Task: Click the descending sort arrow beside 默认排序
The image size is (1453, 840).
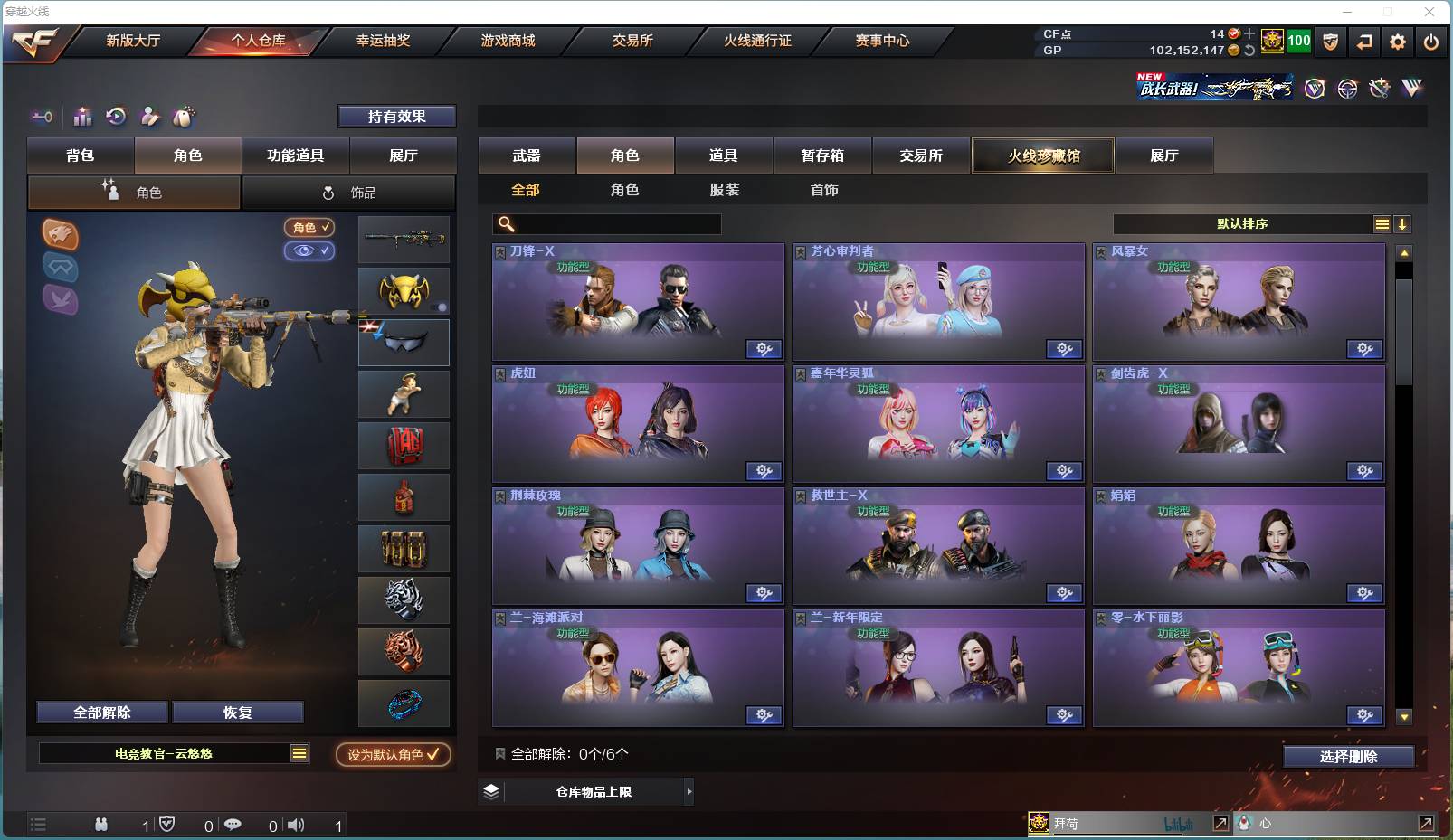Action: click(1402, 223)
